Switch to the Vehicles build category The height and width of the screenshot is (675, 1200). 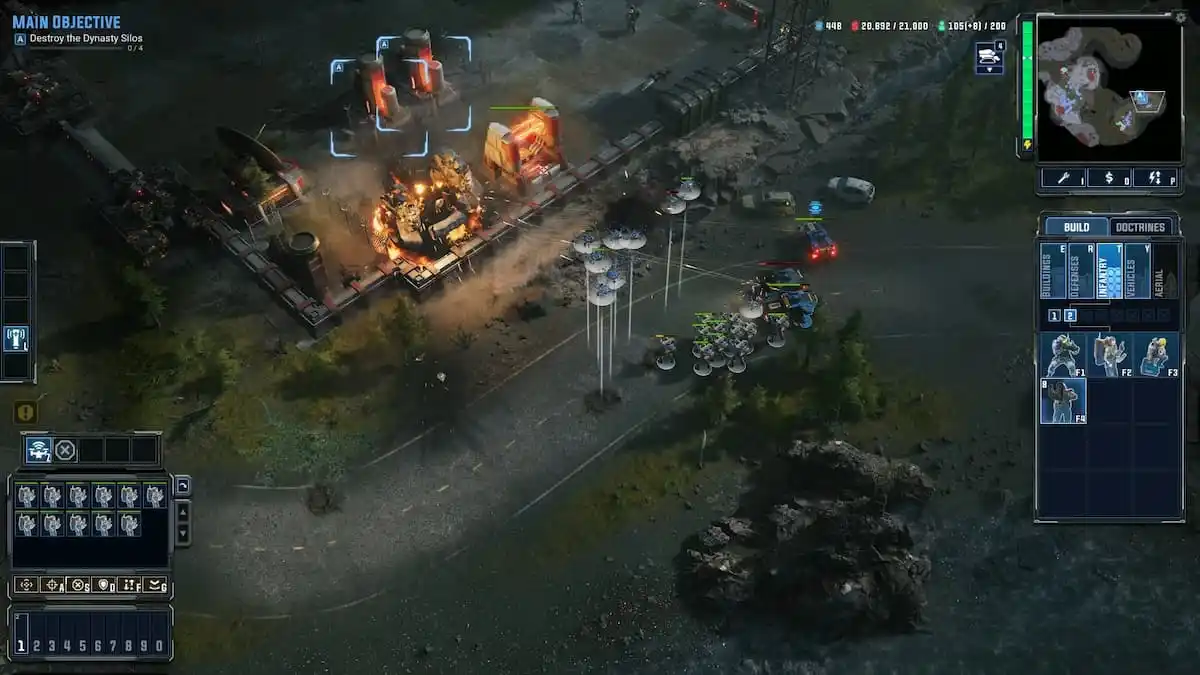(x=1137, y=270)
